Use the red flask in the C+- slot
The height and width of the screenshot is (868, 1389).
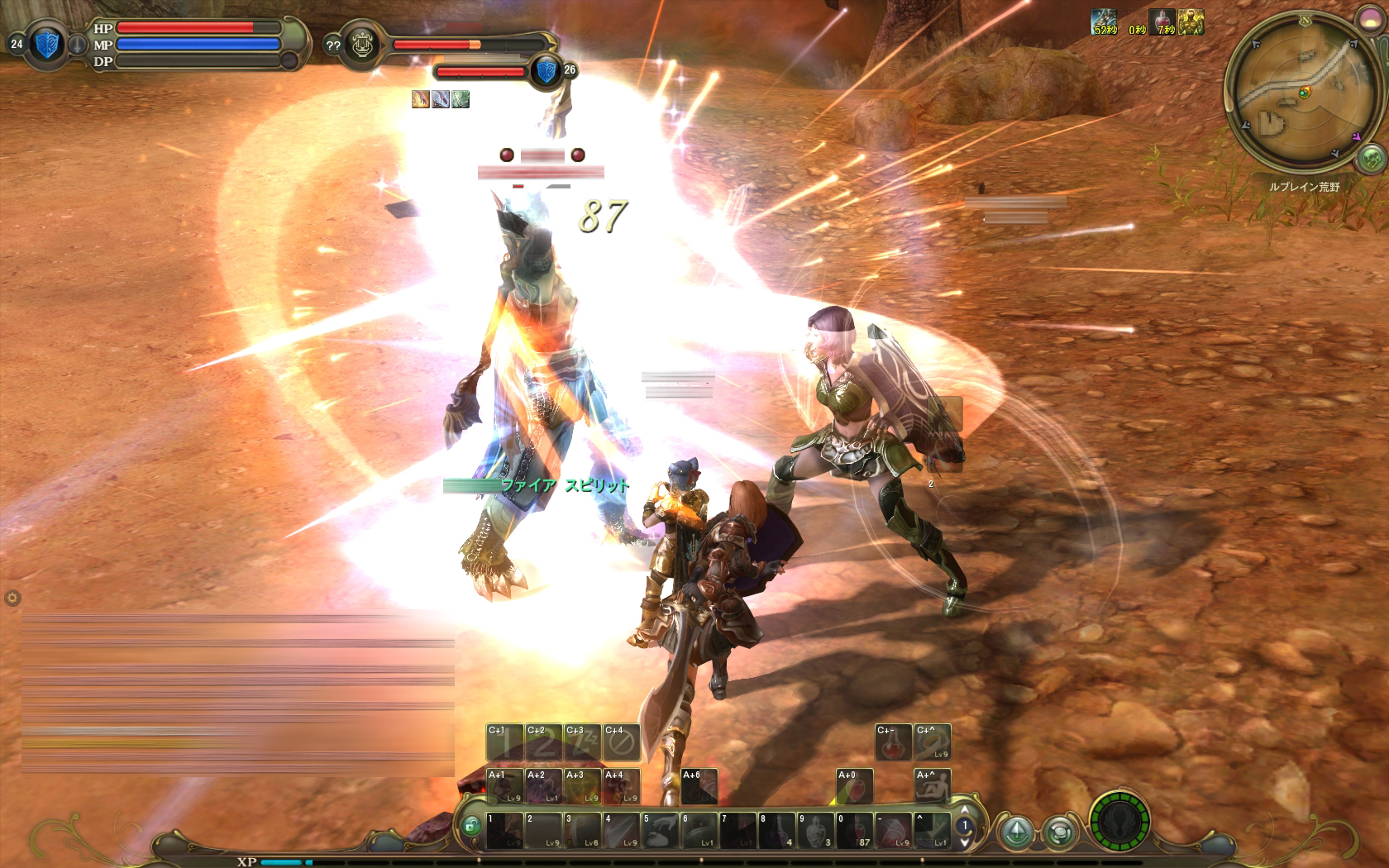(893, 742)
